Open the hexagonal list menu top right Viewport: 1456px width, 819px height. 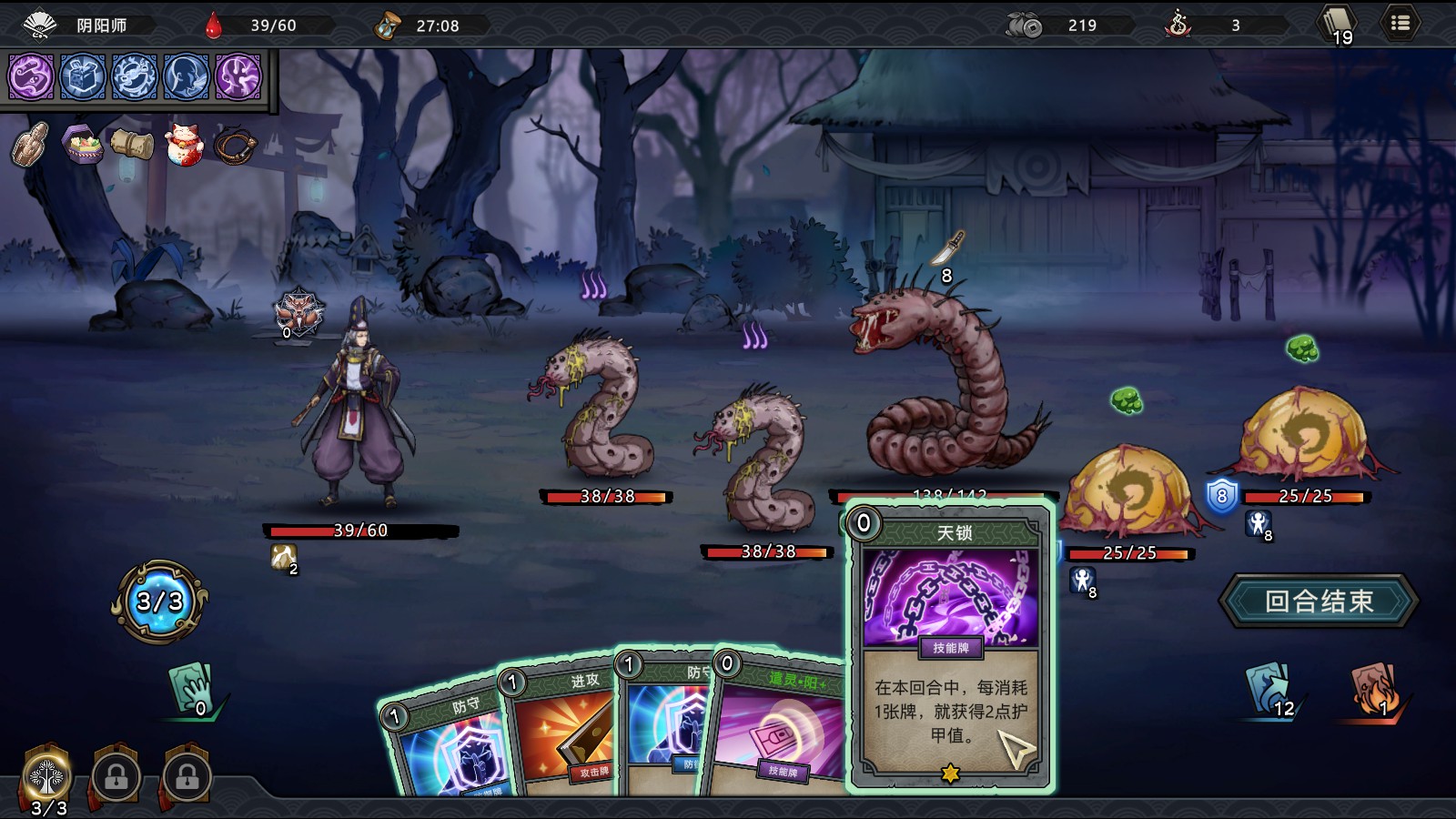click(1400, 24)
